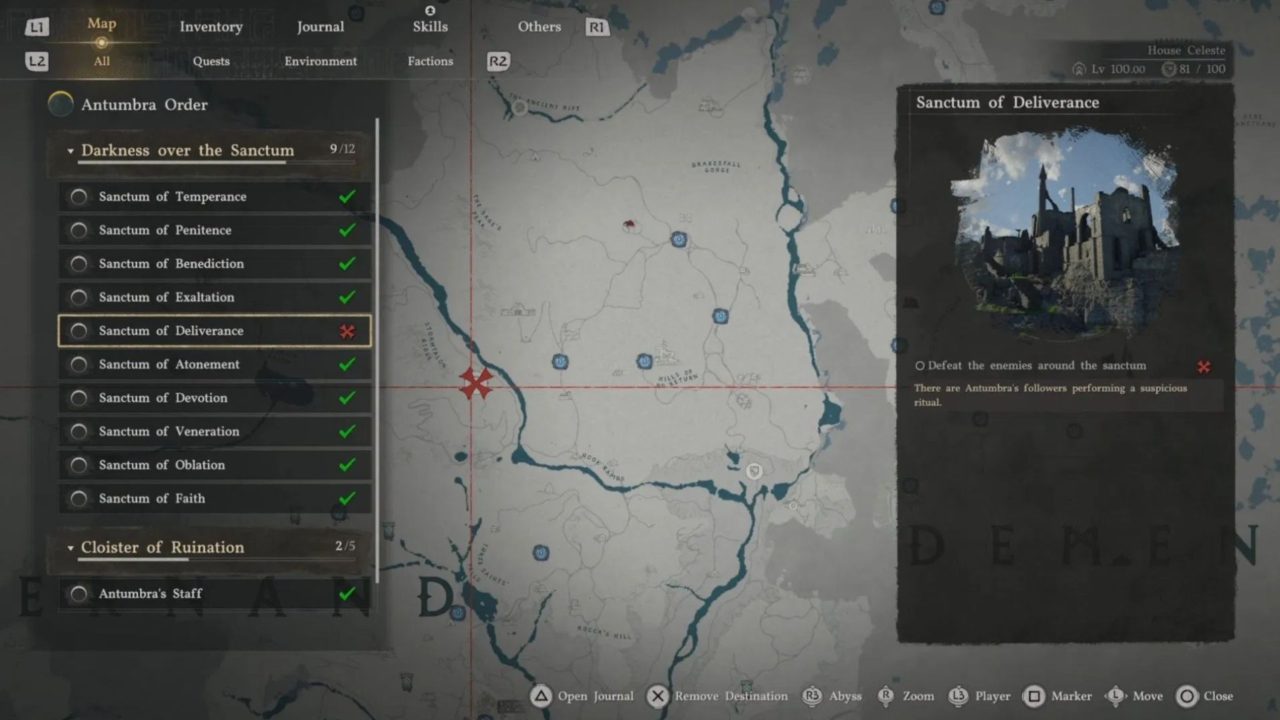Screen dimensions: 1280x720
Task: Expand the Cloister of Ruination section
Action: click(x=70, y=547)
